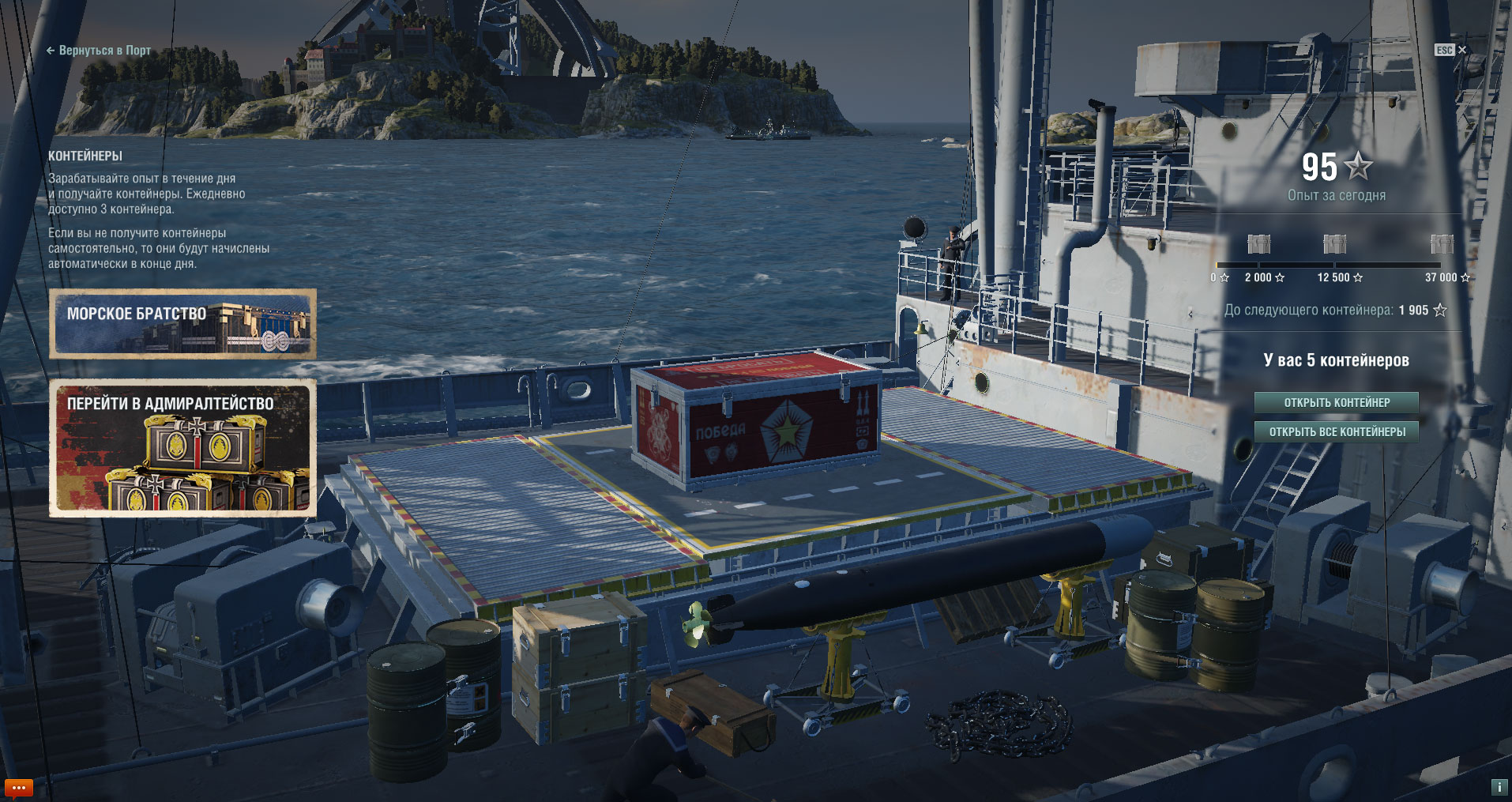Click the Открыть контейнер button
1512x802 pixels.
(x=1336, y=403)
